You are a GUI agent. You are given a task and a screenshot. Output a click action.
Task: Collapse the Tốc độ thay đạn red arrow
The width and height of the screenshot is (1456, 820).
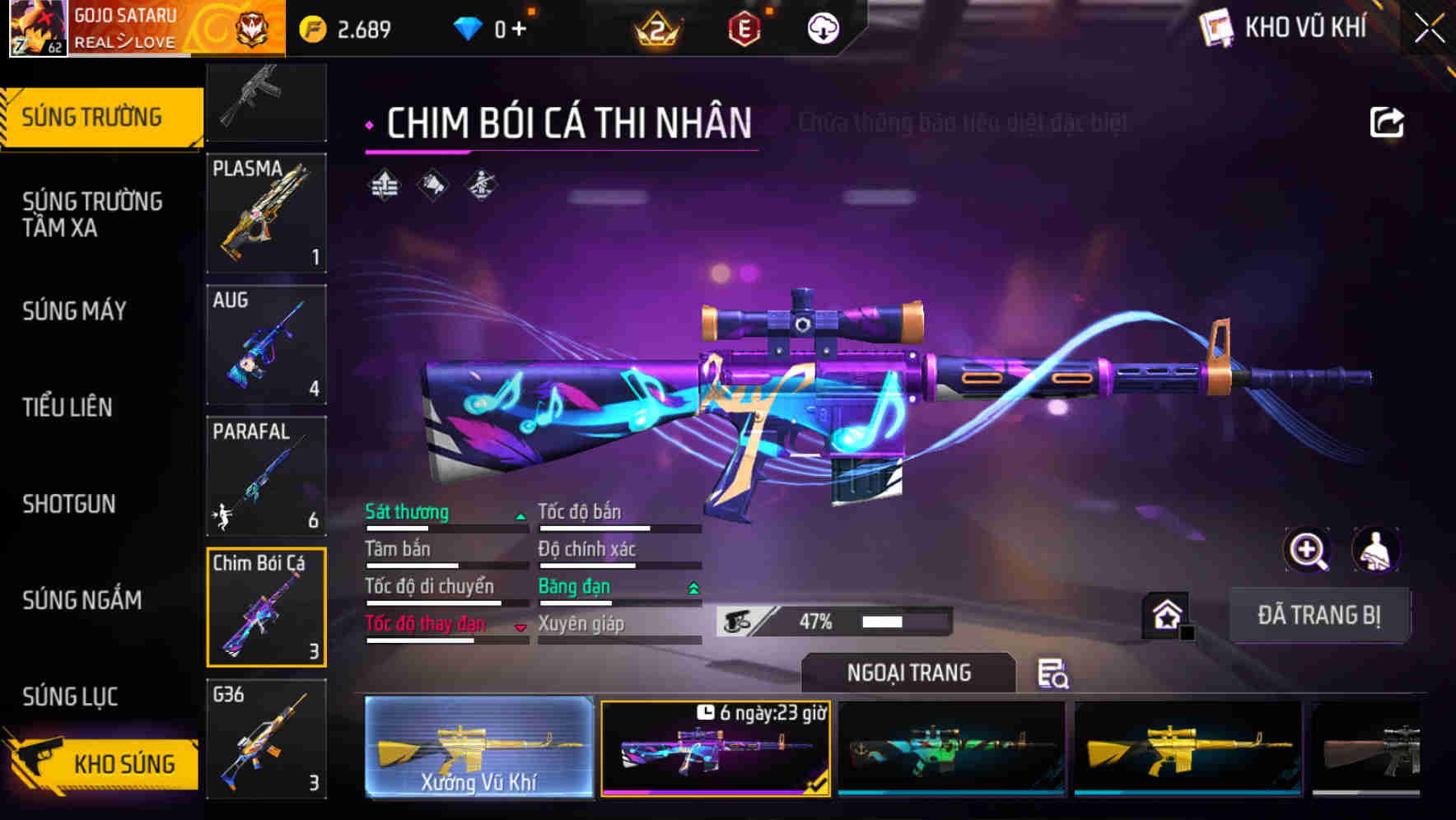pos(520,627)
